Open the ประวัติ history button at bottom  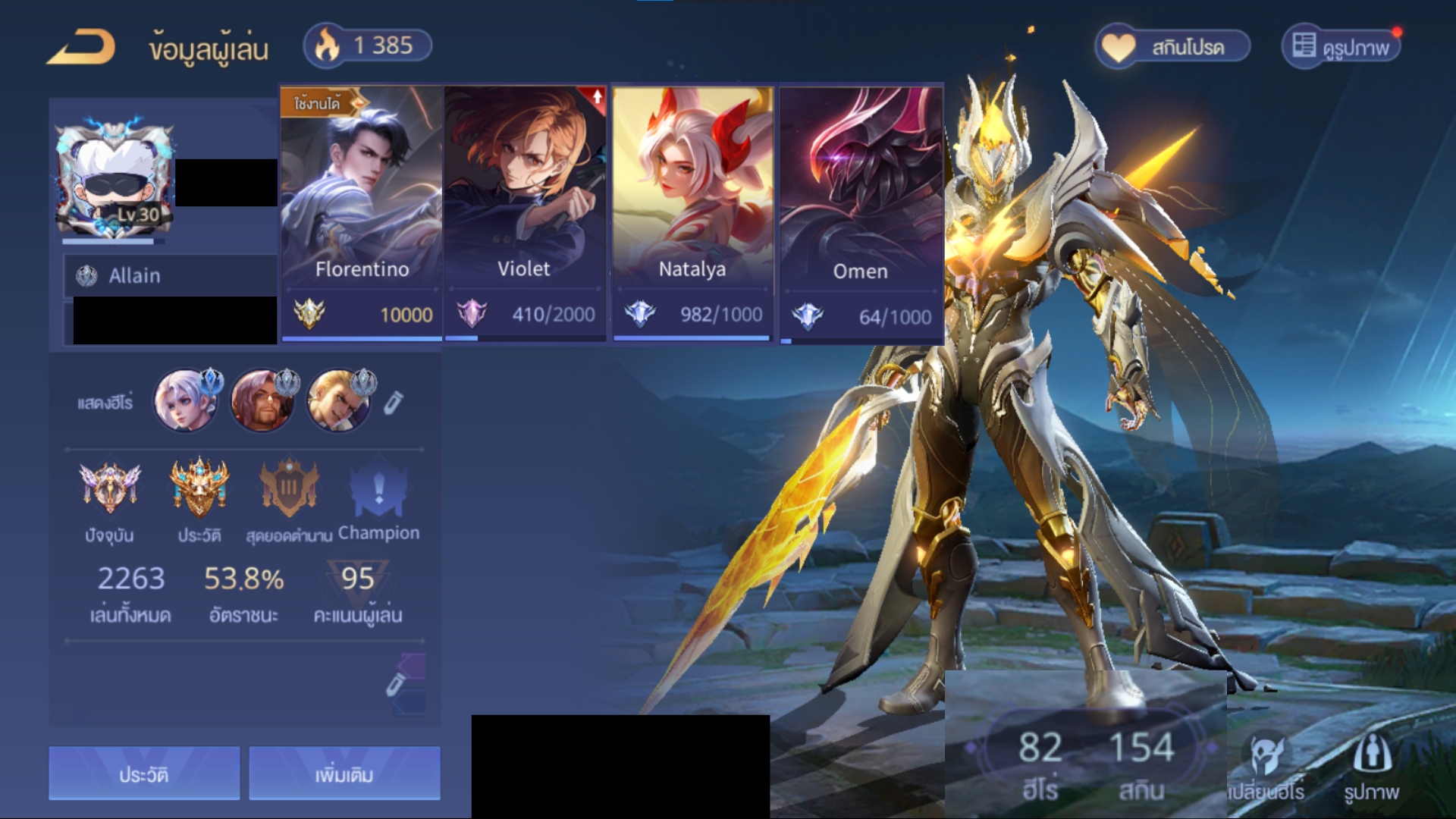[144, 773]
